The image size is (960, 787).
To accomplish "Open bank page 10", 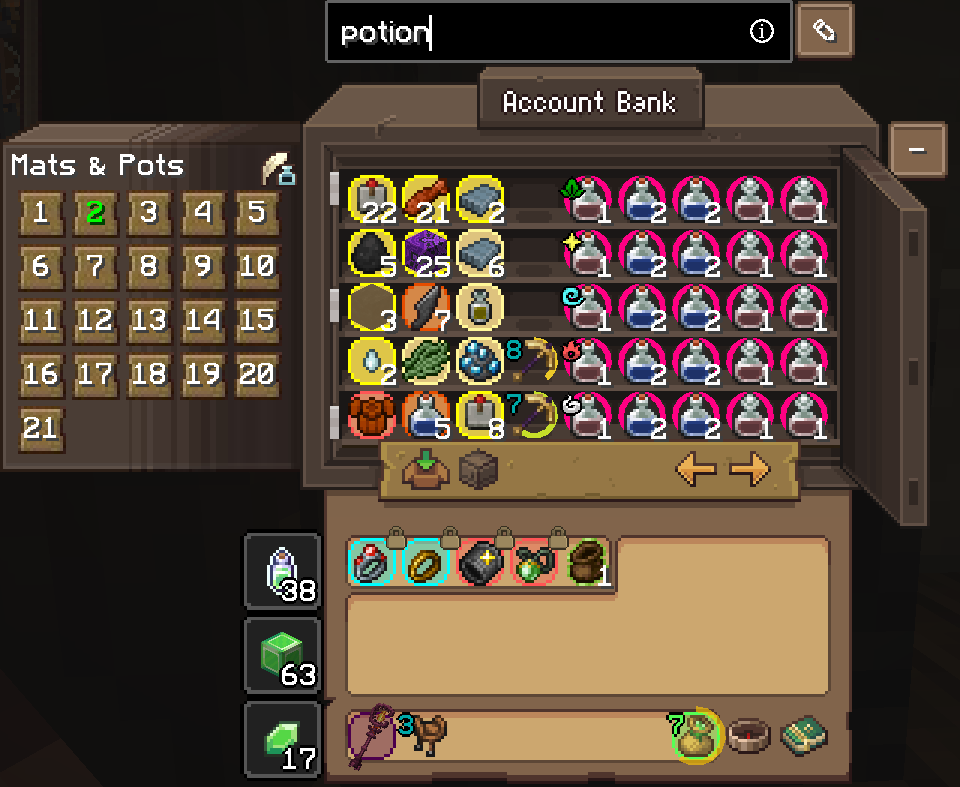I will click(x=257, y=267).
